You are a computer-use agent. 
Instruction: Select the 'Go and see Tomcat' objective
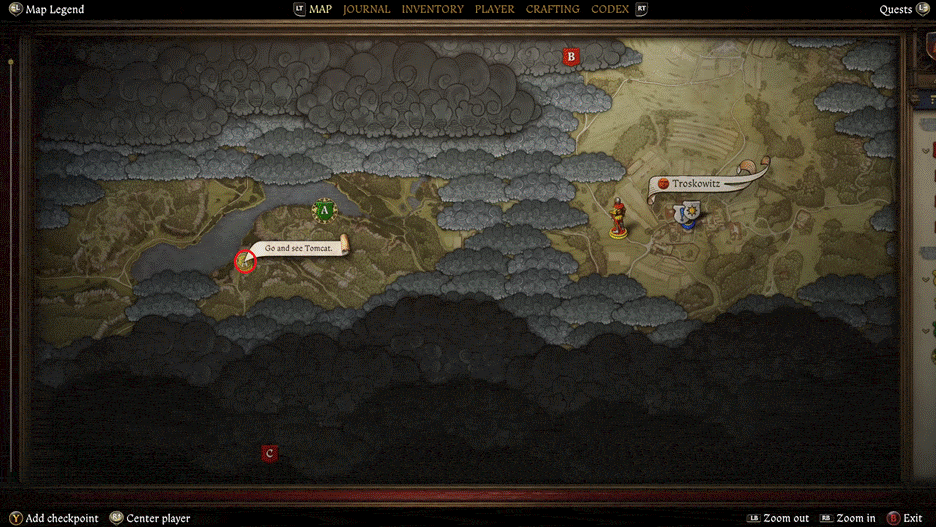point(299,247)
